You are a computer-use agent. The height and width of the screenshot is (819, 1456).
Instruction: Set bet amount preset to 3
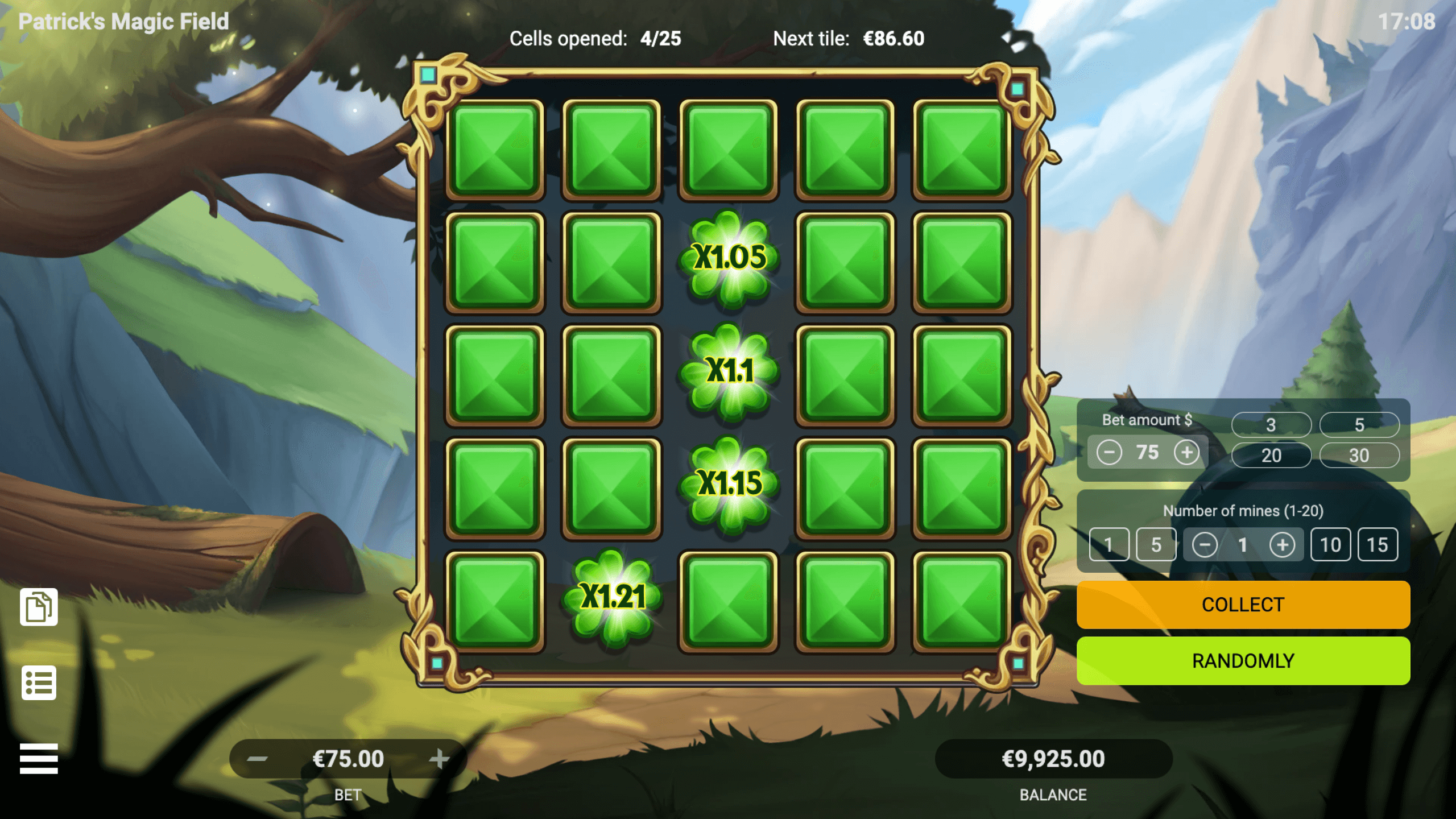click(x=1271, y=424)
